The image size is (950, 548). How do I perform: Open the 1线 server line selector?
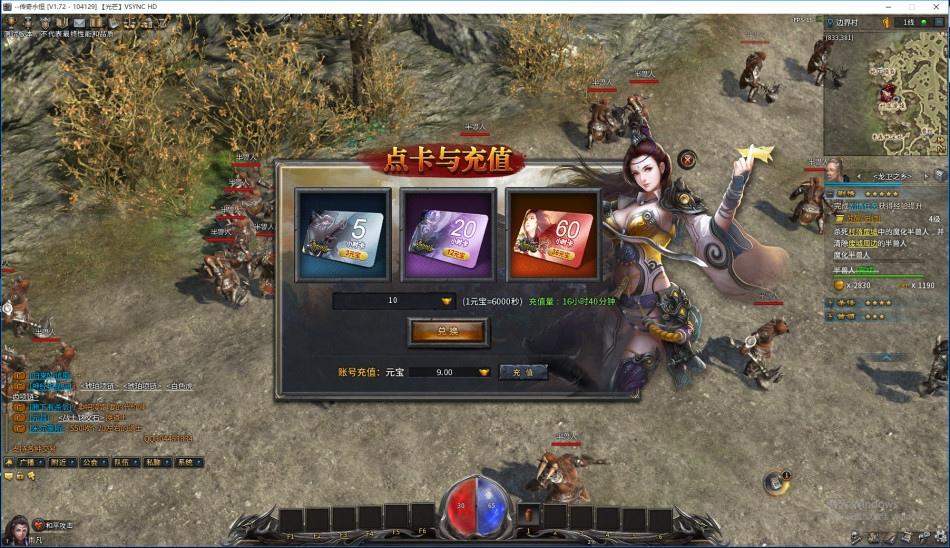908,22
